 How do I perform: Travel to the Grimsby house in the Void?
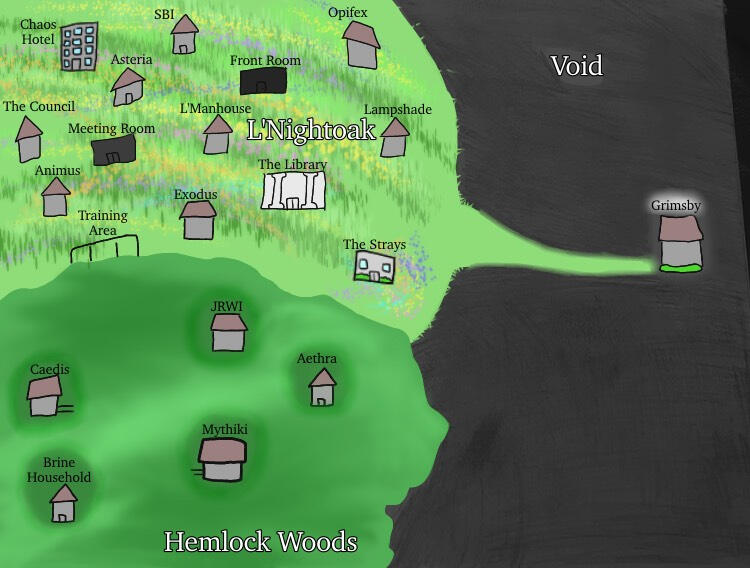680,243
